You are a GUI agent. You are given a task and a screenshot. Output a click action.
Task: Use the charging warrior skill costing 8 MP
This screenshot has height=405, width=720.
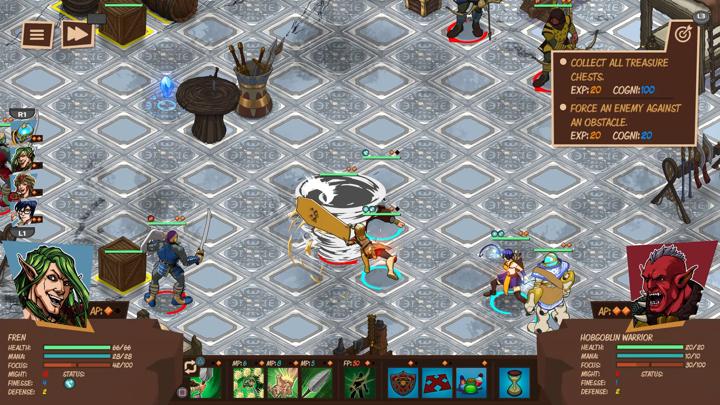(x=282, y=383)
